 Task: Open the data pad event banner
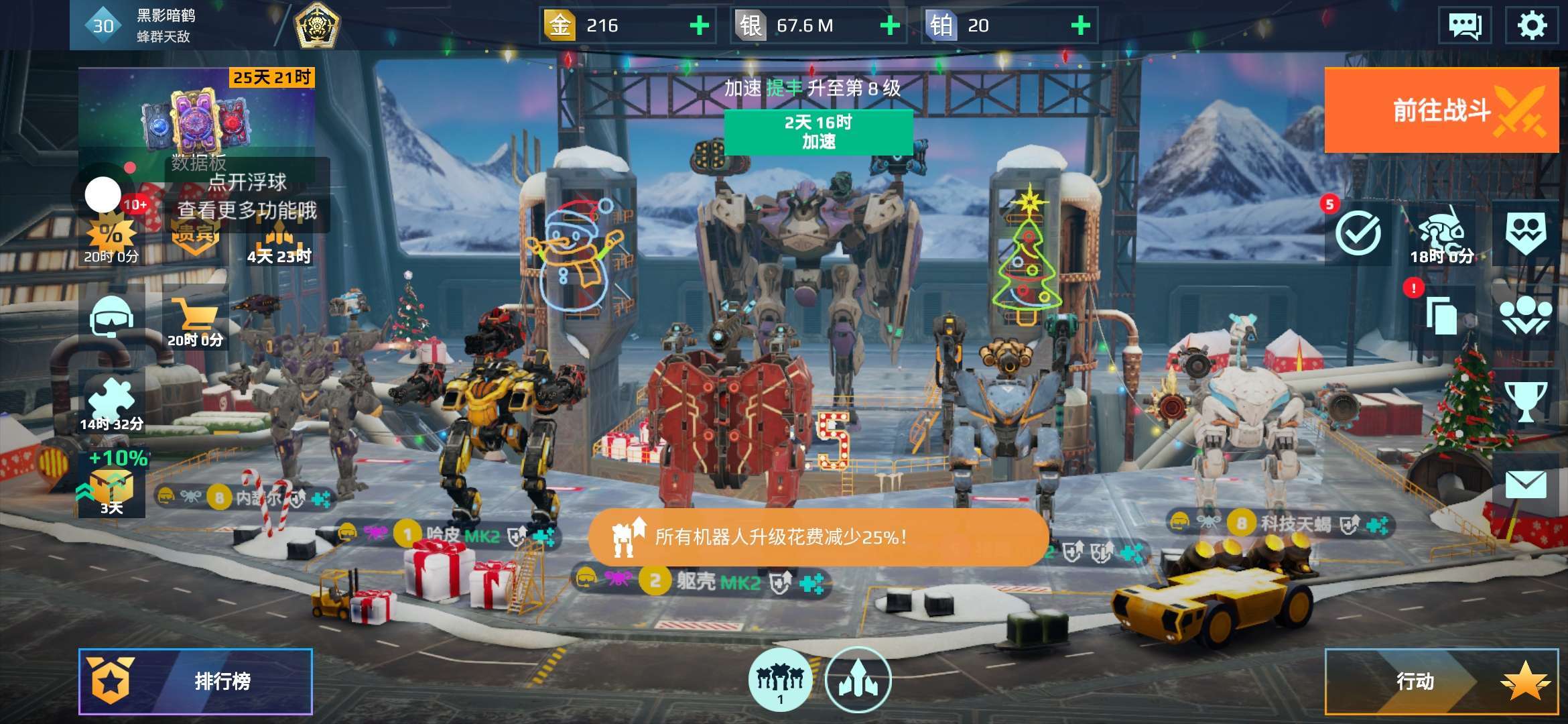click(x=196, y=114)
